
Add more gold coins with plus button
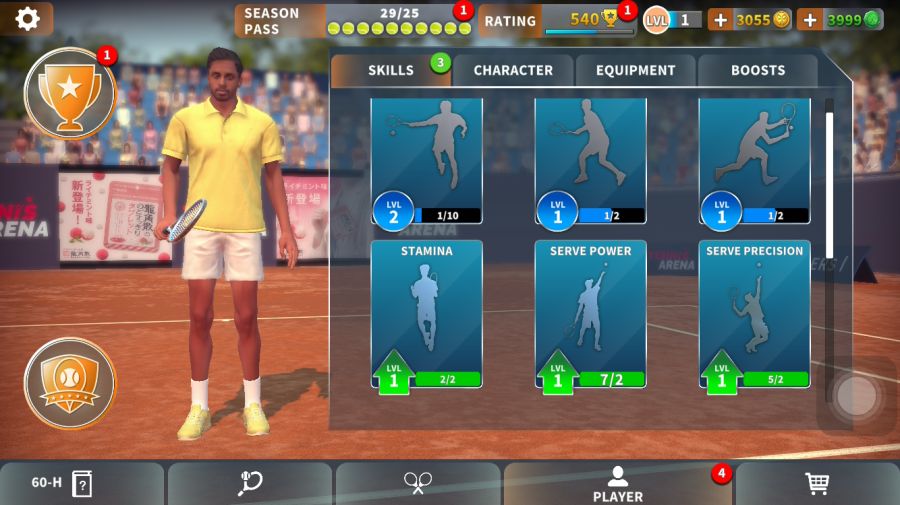(x=720, y=19)
